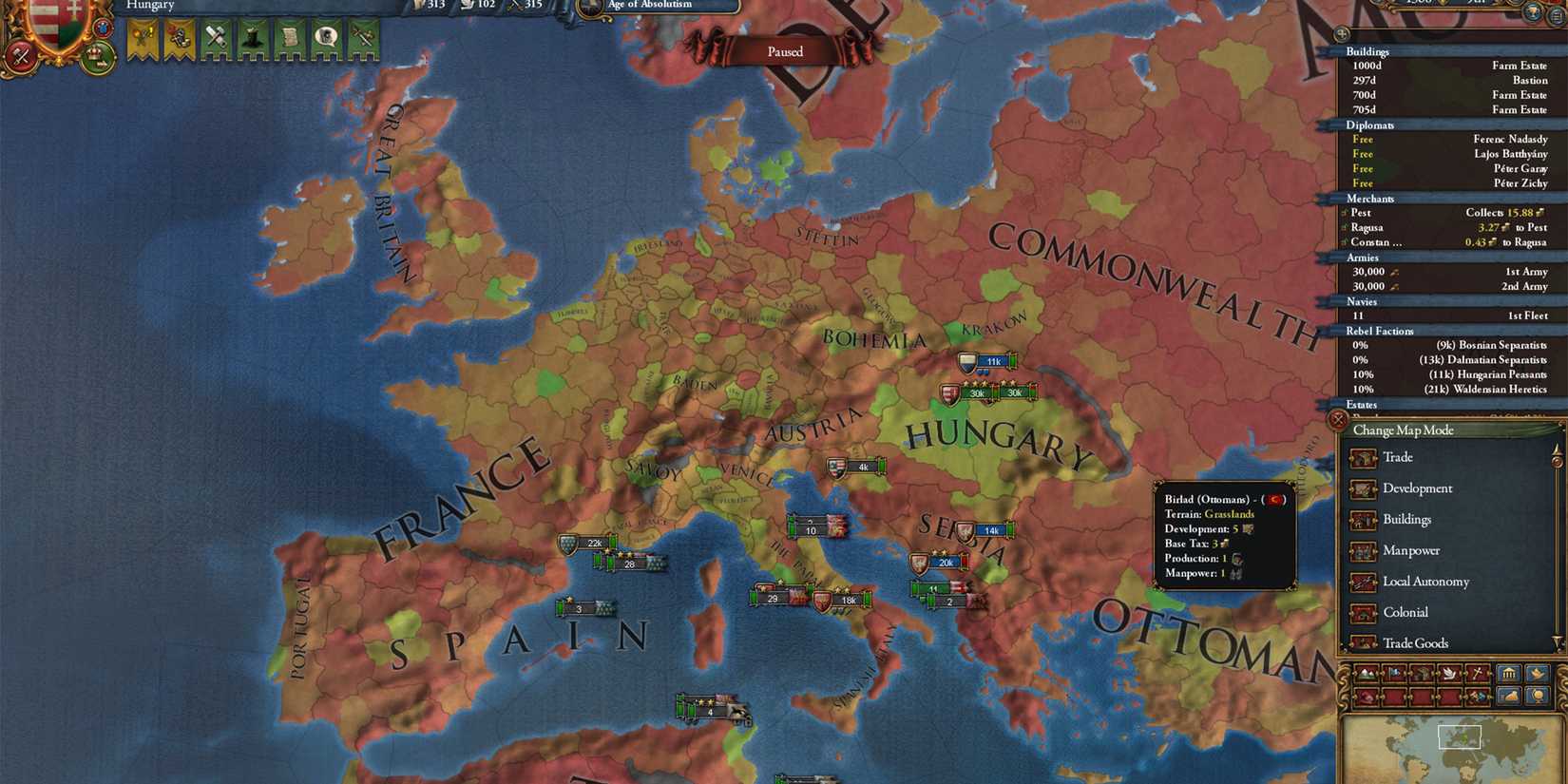Image resolution: width=1568 pixels, height=784 pixels.
Task: Open the Age of Absolutism panel
Action: point(656,6)
